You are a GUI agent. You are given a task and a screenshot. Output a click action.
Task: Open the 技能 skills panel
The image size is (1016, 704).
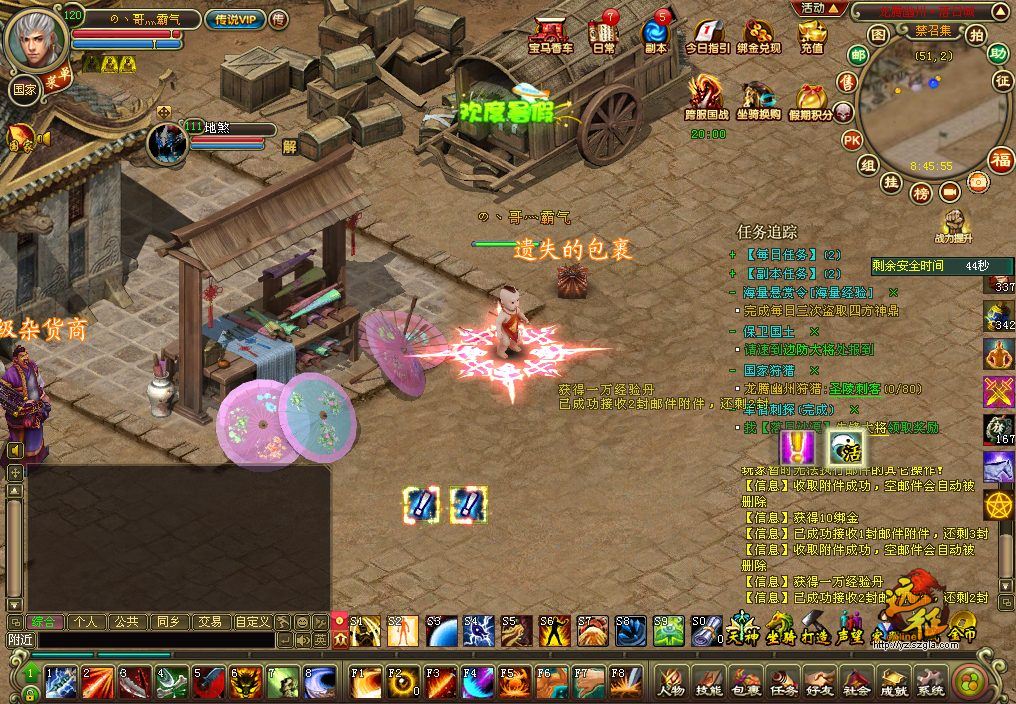pyautogui.click(x=709, y=683)
